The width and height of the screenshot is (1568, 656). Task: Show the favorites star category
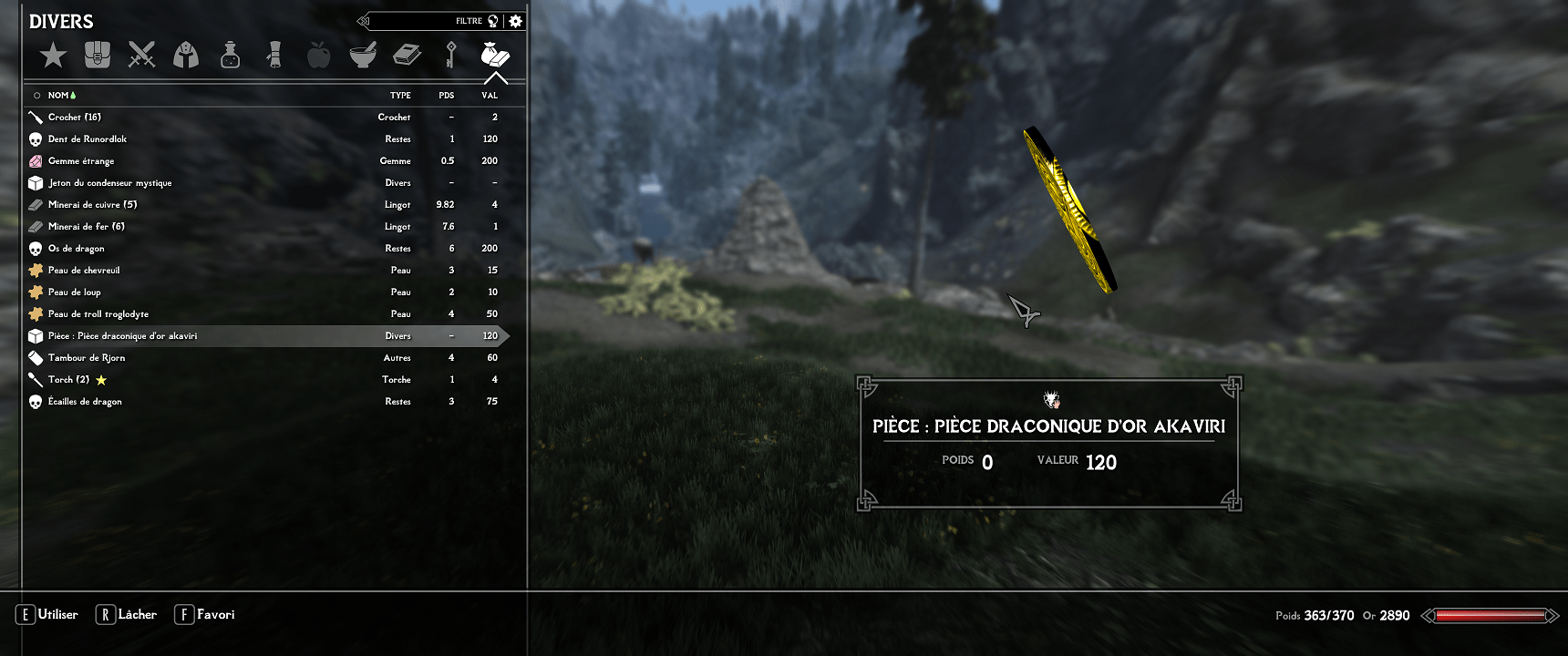(53, 56)
